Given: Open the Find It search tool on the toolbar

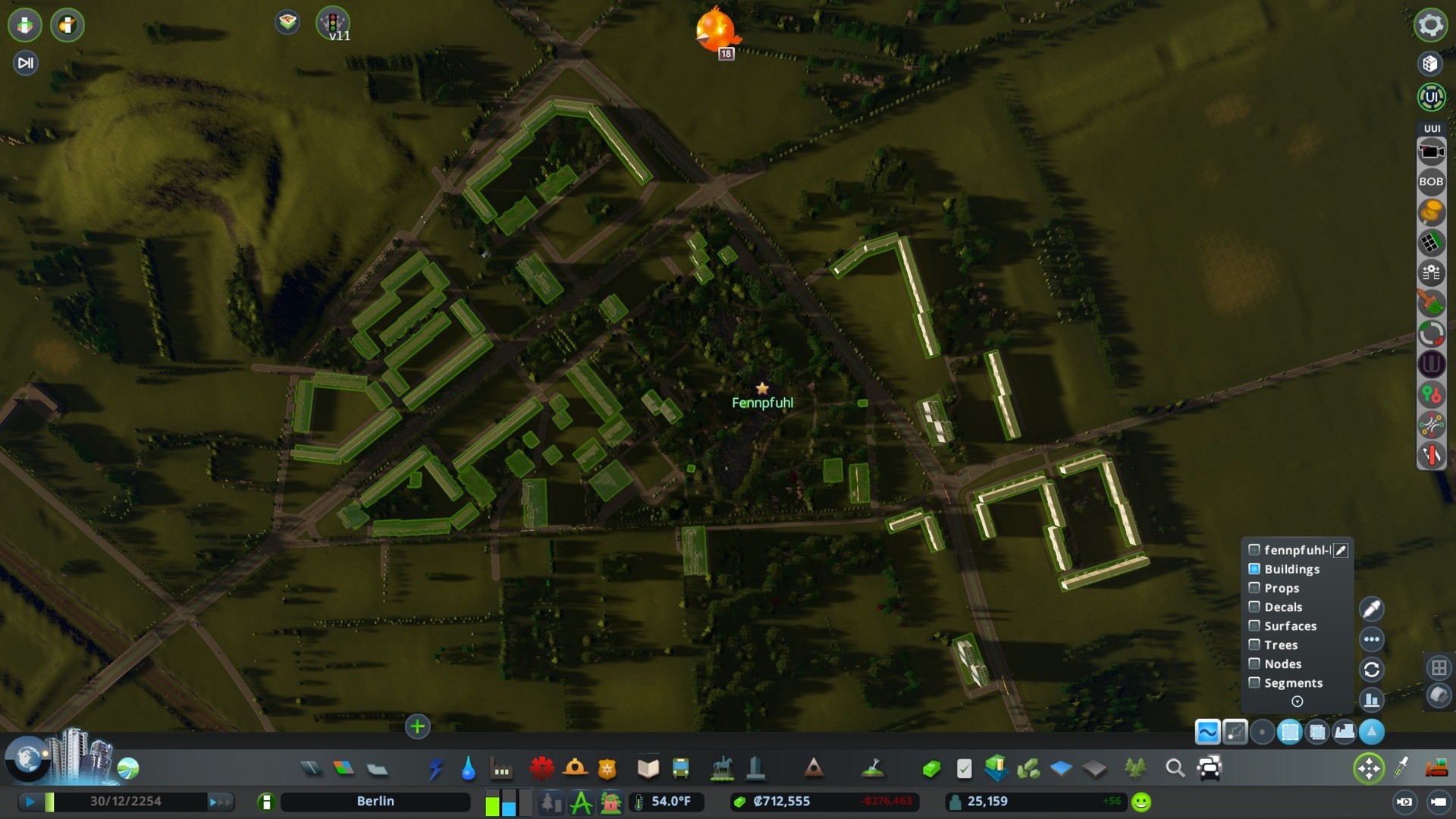Looking at the screenshot, I should click(1175, 768).
